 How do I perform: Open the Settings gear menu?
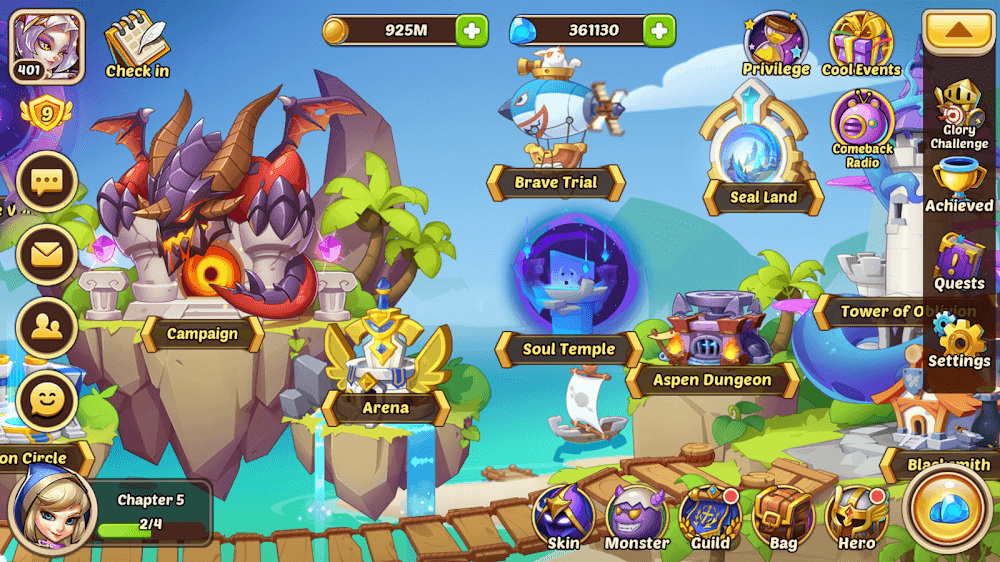coord(959,340)
